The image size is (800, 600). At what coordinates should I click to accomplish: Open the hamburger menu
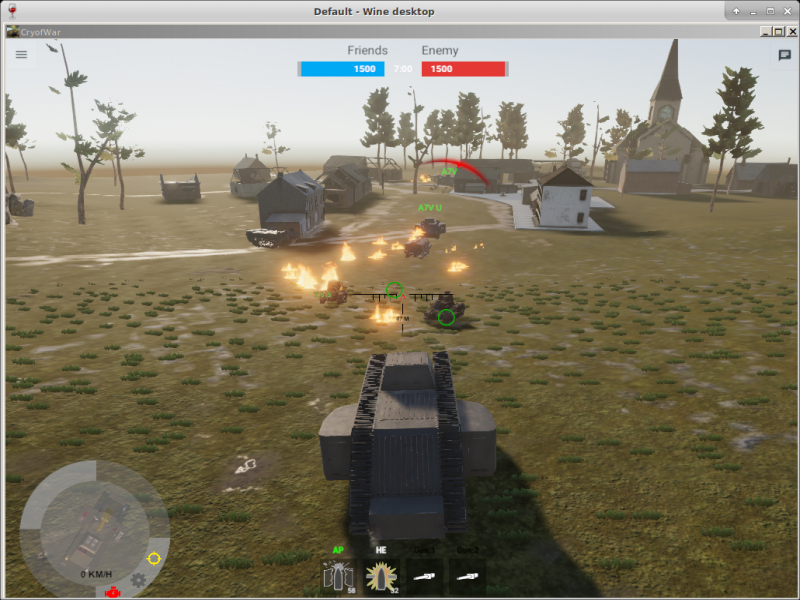(x=21, y=55)
